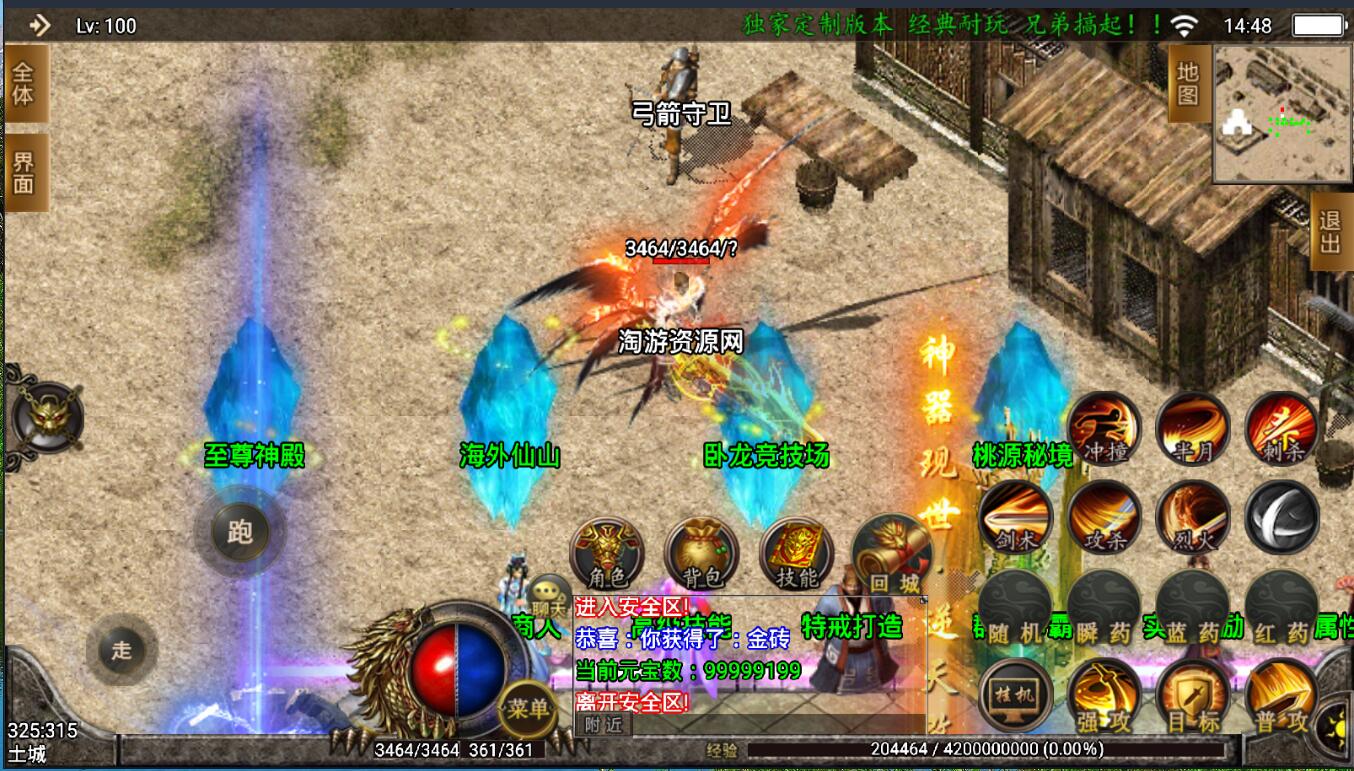The image size is (1354, 771).
Task: Open the 背包 bag inventory
Action: tap(701, 554)
